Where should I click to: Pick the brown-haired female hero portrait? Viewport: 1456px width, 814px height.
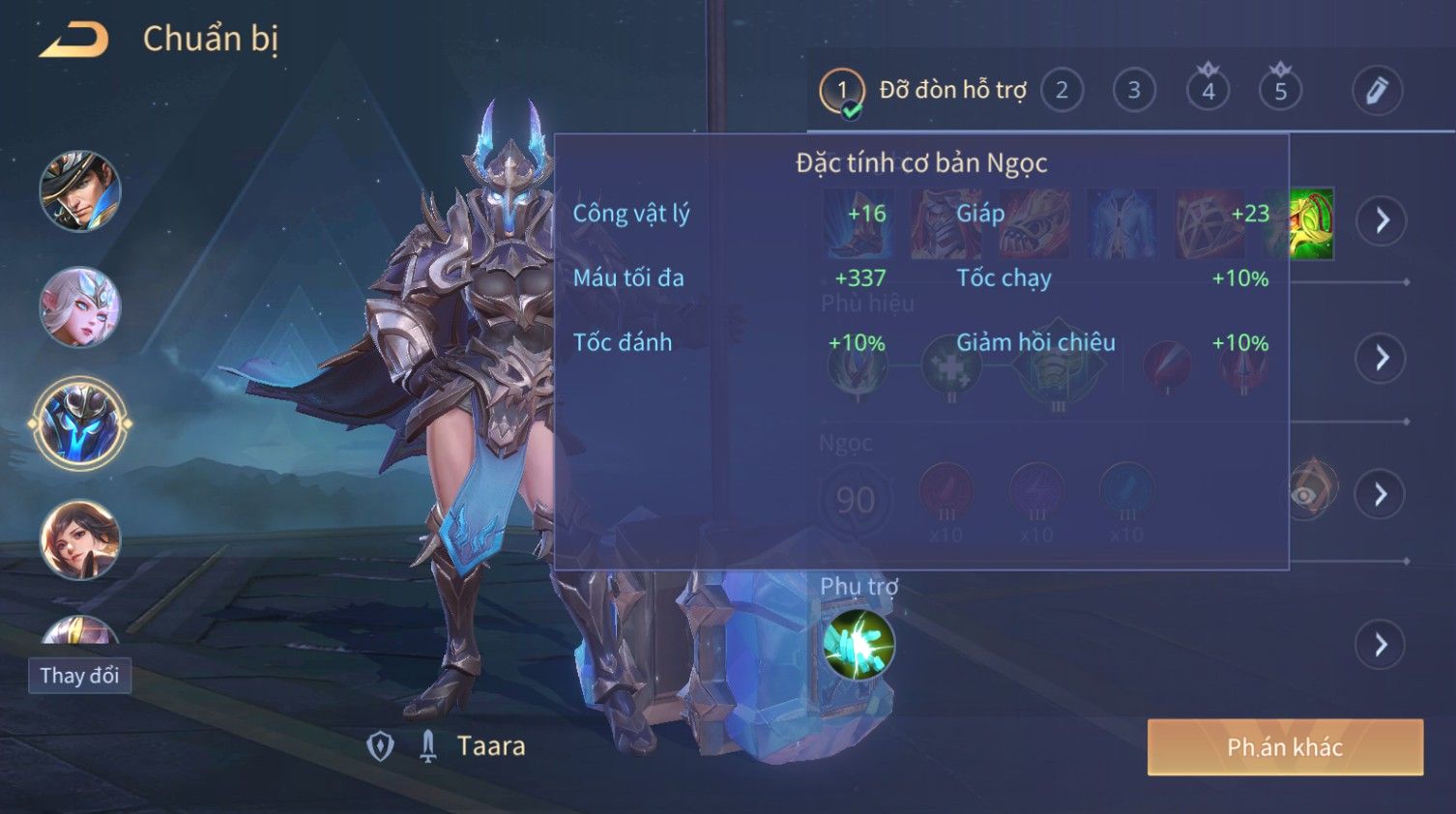pyautogui.click(x=80, y=539)
